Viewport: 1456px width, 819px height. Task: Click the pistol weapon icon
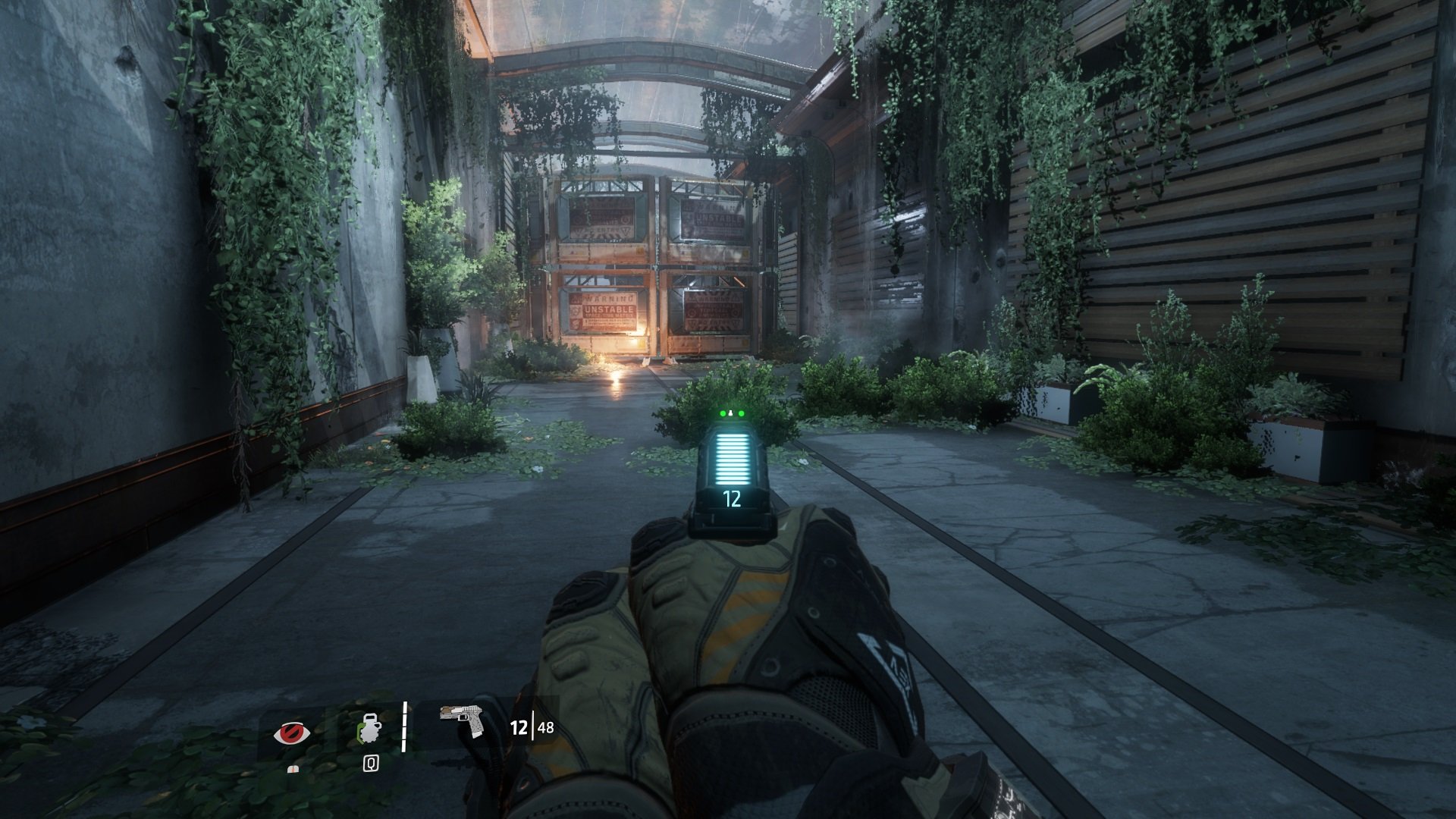point(463,720)
